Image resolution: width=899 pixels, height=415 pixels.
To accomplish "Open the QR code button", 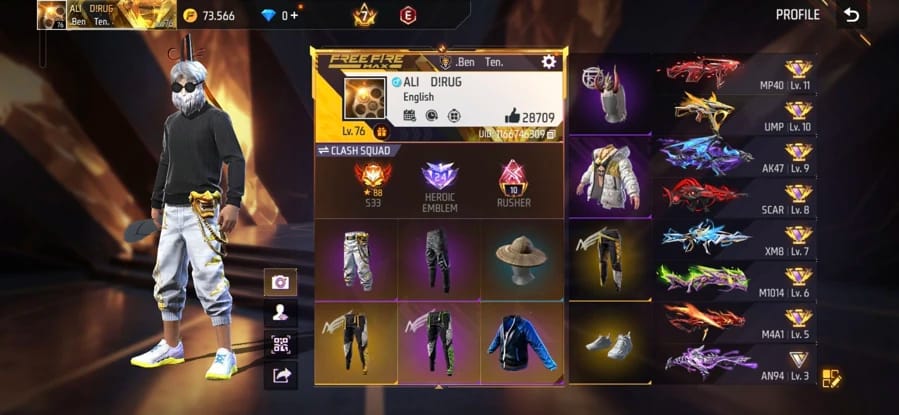I will click(x=280, y=344).
